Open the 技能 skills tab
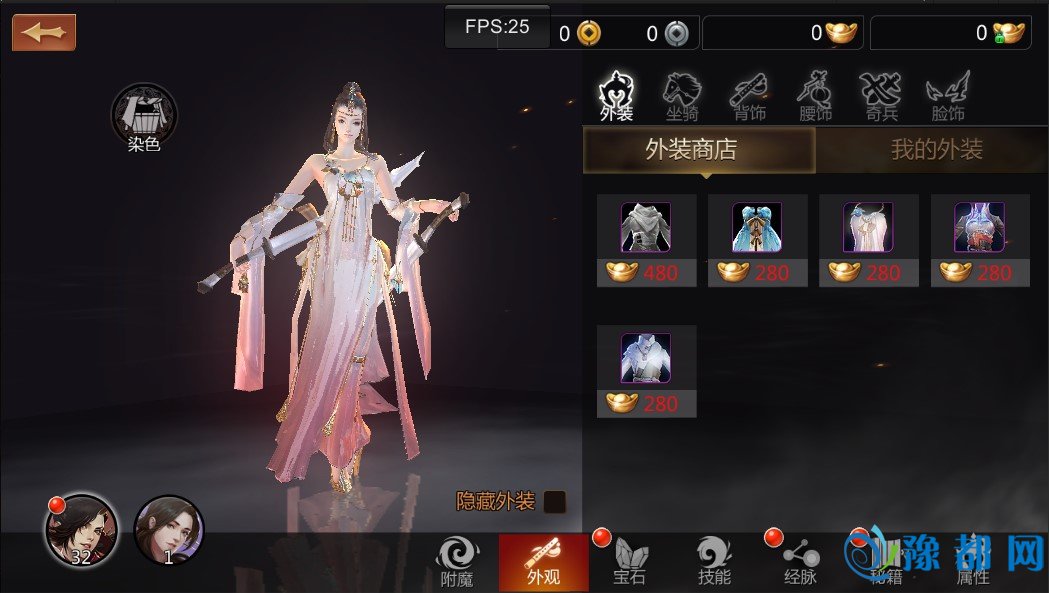The image size is (1049, 593). [x=714, y=561]
